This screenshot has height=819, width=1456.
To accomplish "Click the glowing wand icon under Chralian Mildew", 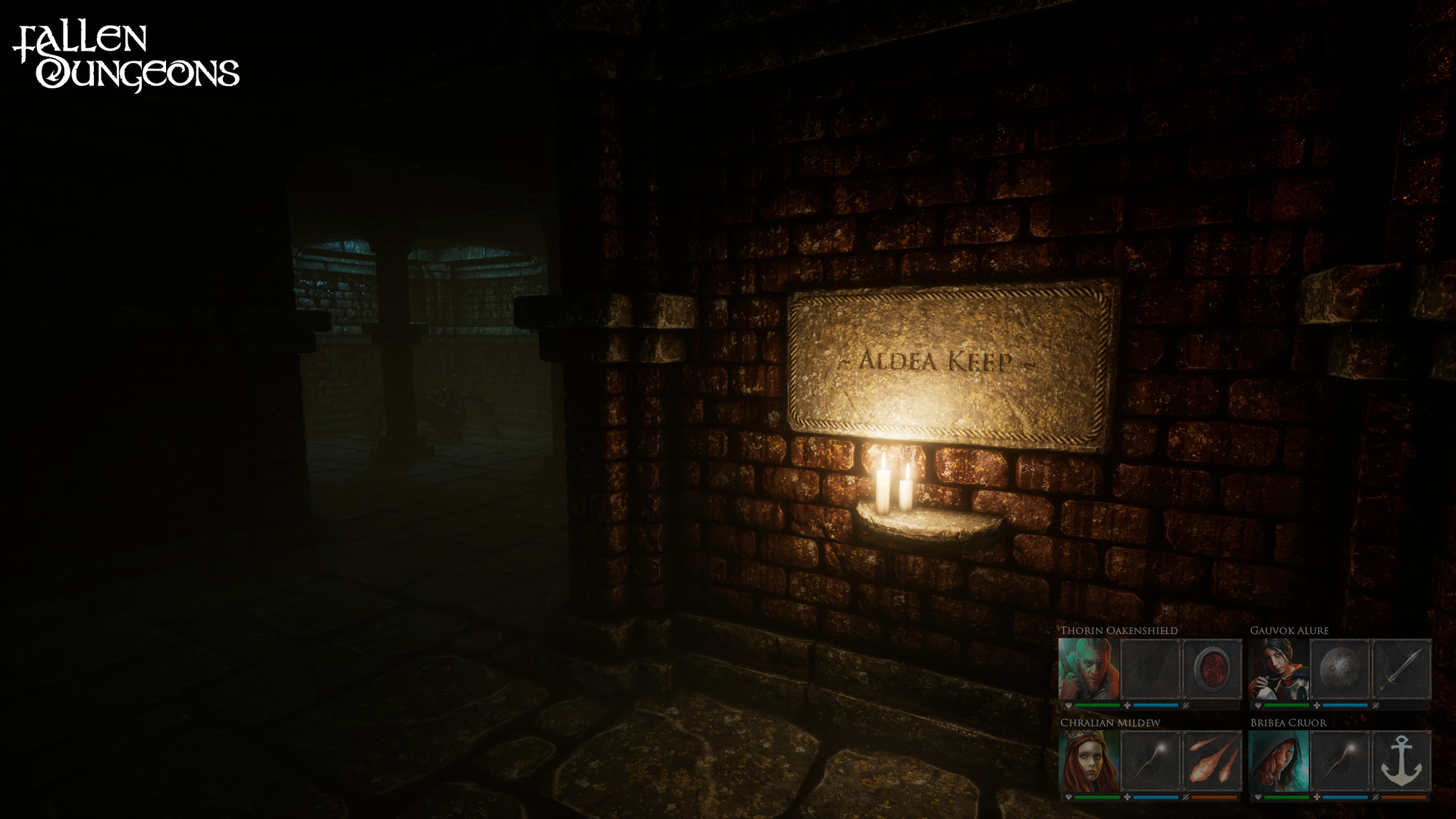I will (1150, 761).
